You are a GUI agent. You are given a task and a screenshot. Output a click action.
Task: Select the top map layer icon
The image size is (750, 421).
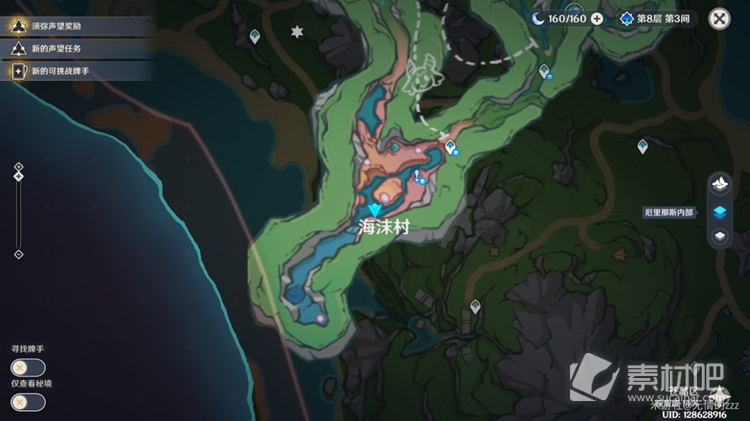(x=719, y=185)
